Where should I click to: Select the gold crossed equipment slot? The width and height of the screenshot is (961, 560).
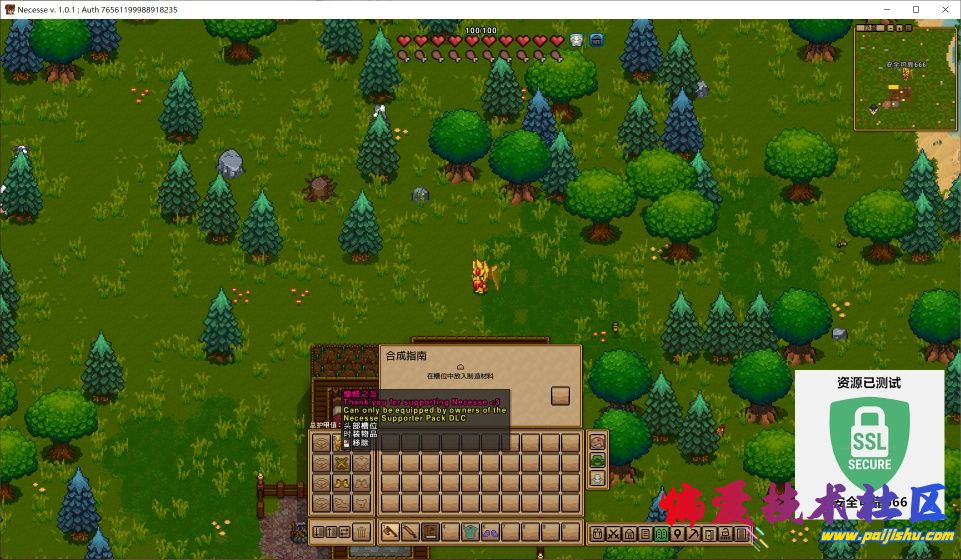tap(342, 464)
